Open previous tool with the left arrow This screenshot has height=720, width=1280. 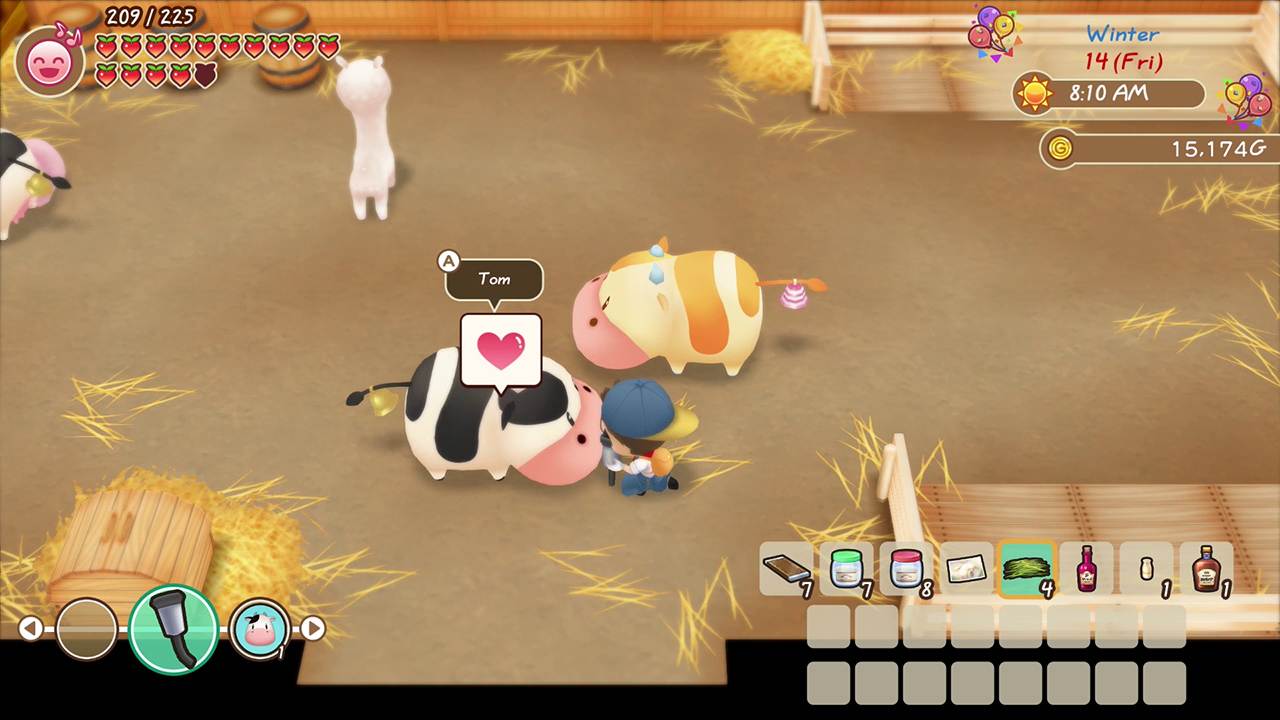click(x=29, y=628)
